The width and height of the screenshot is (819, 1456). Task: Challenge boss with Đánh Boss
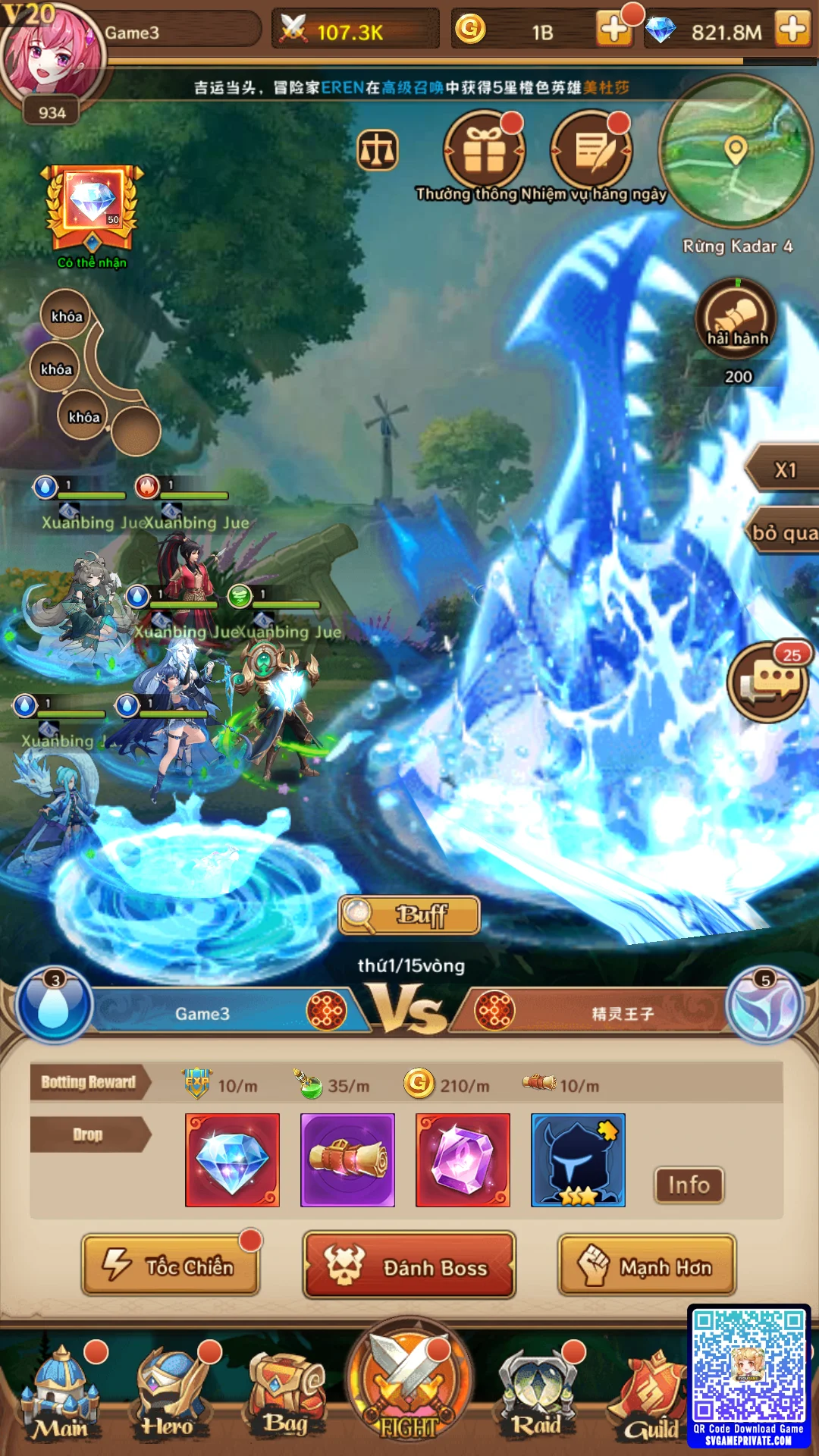click(409, 1266)
